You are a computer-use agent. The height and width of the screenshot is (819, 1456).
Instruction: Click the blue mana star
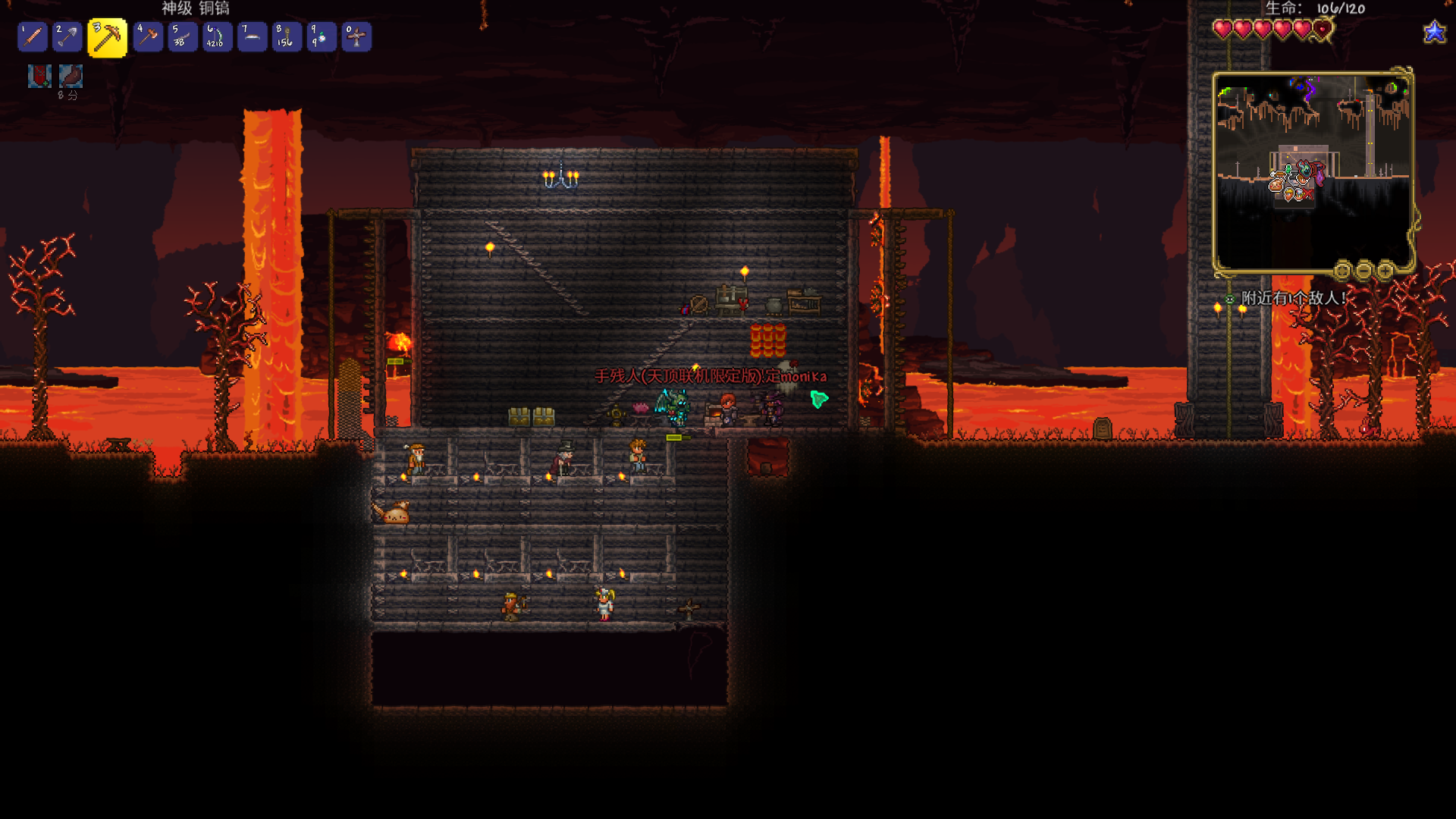tap(1435, 32)
